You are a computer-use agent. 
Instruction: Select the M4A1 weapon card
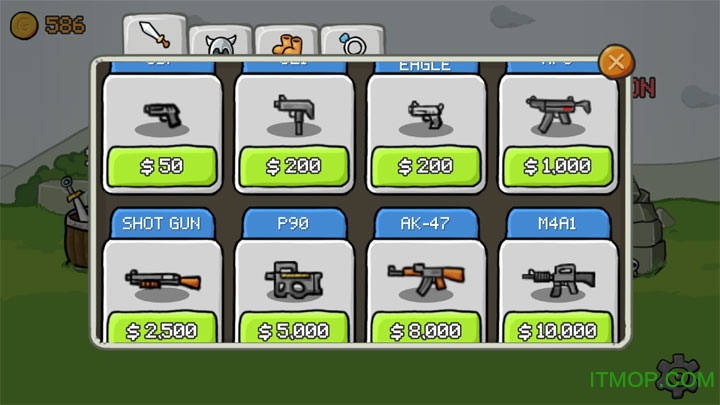[x=558, y=278]
